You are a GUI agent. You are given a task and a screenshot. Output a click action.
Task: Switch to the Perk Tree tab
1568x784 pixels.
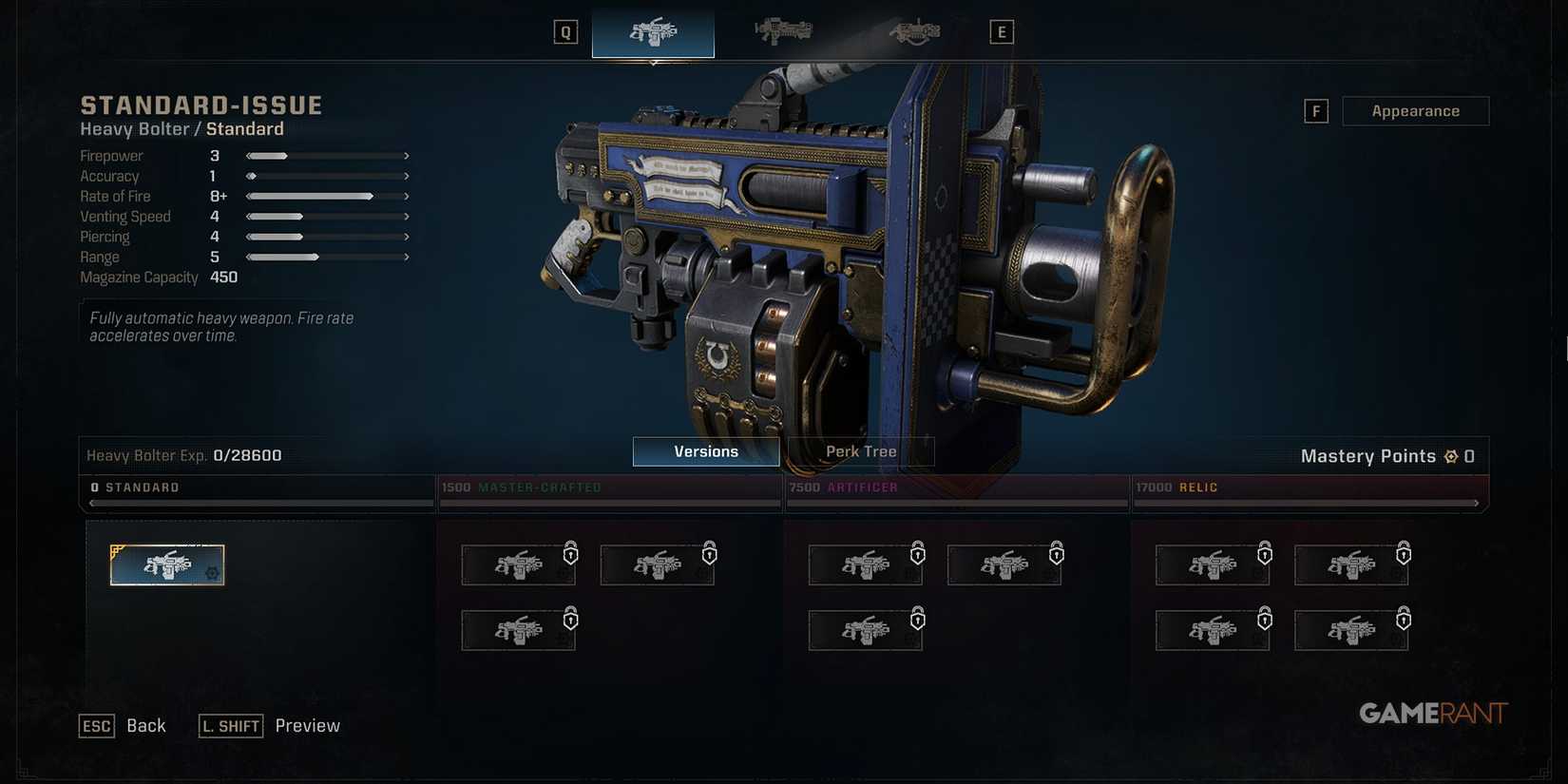tap(860, 450)
